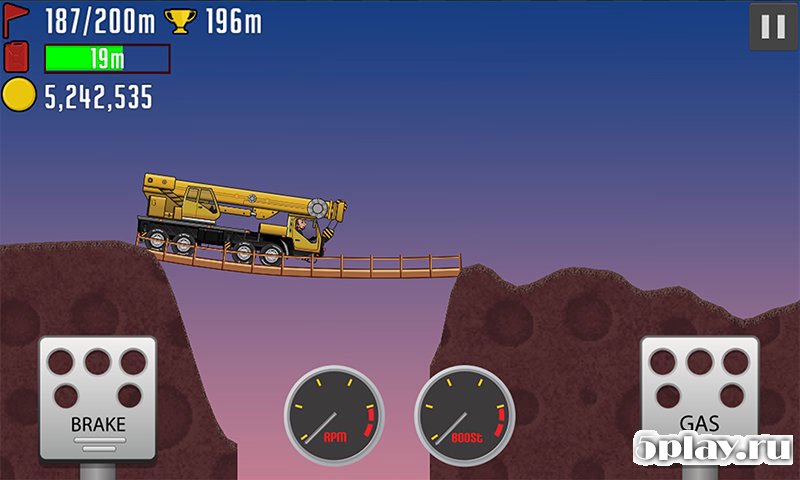Pause the game
Screen dimensions: 800x480
pyautogui.click(x=773, y=27)
